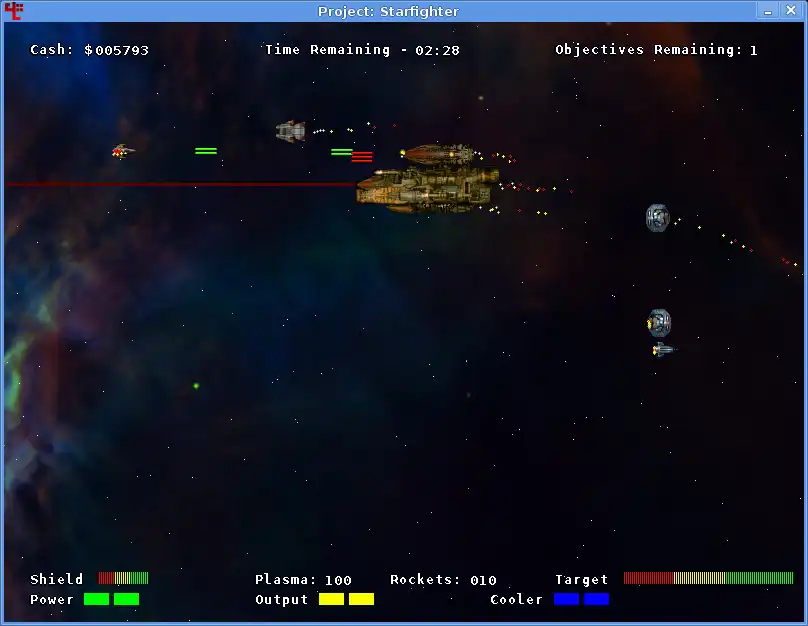Close the Project: Starfighter window

[793, 11]
